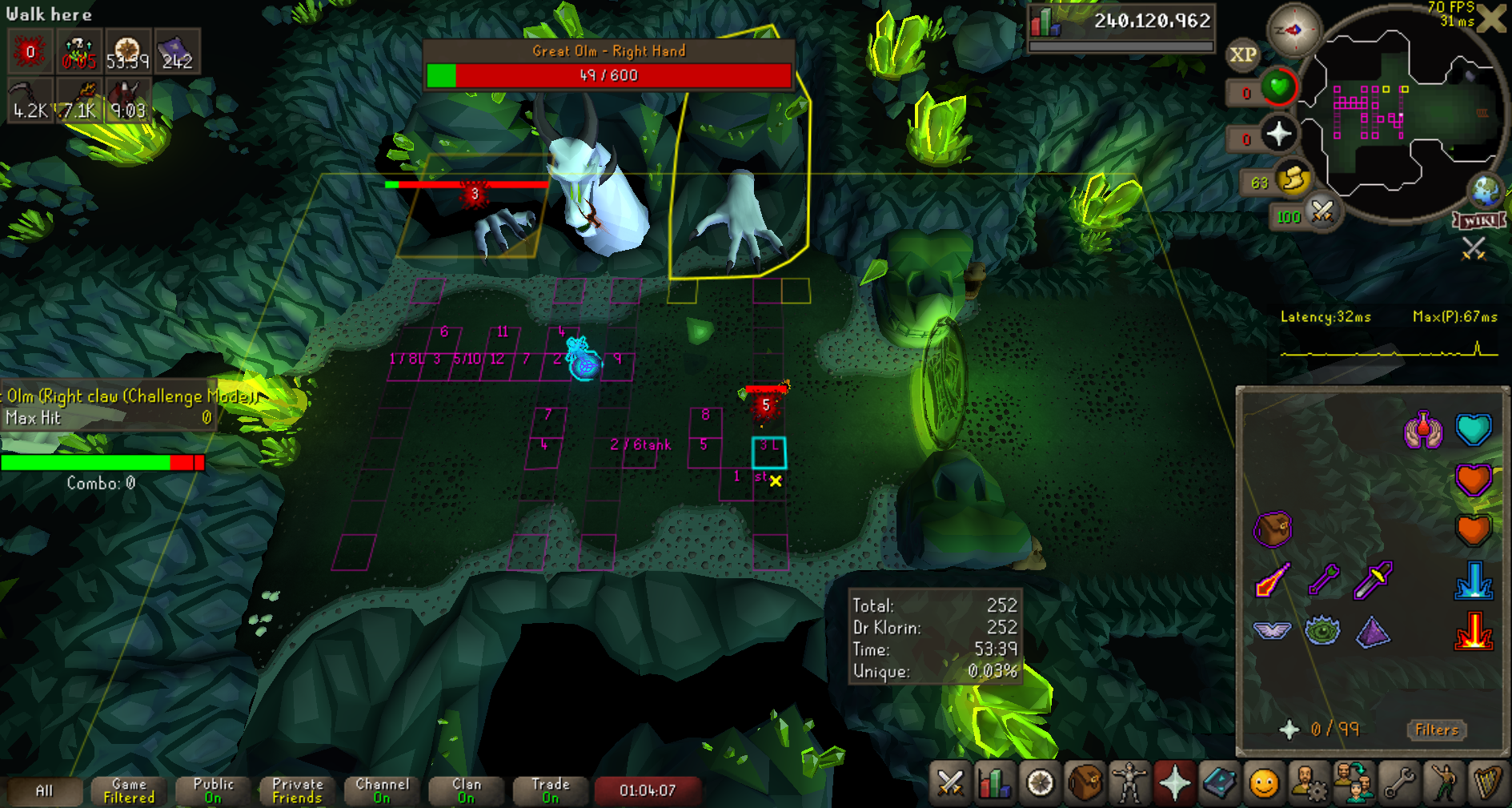The width and height of the screenshot is (1512, 808).
Task: Activate the turquoise heart prayer icon
Action: [1474, 430]
